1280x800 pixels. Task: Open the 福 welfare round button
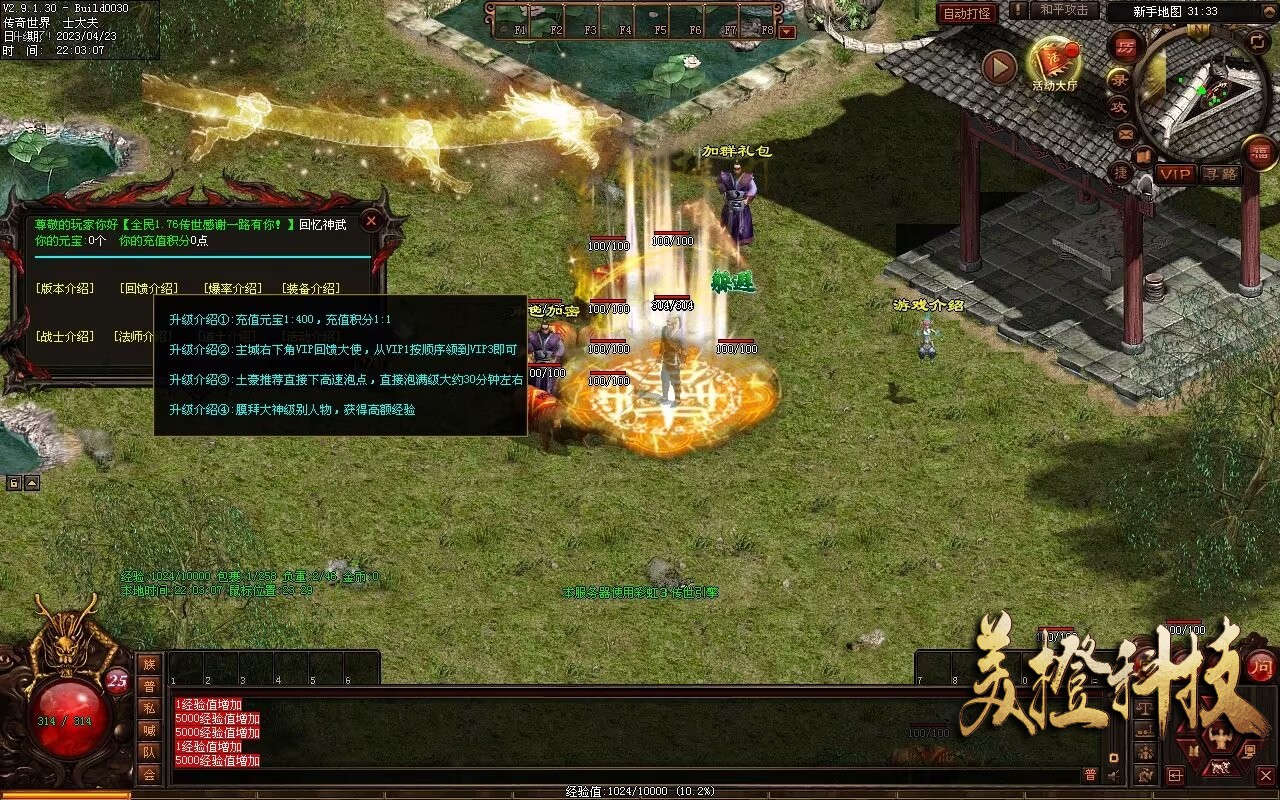(x=1260, y=152)
